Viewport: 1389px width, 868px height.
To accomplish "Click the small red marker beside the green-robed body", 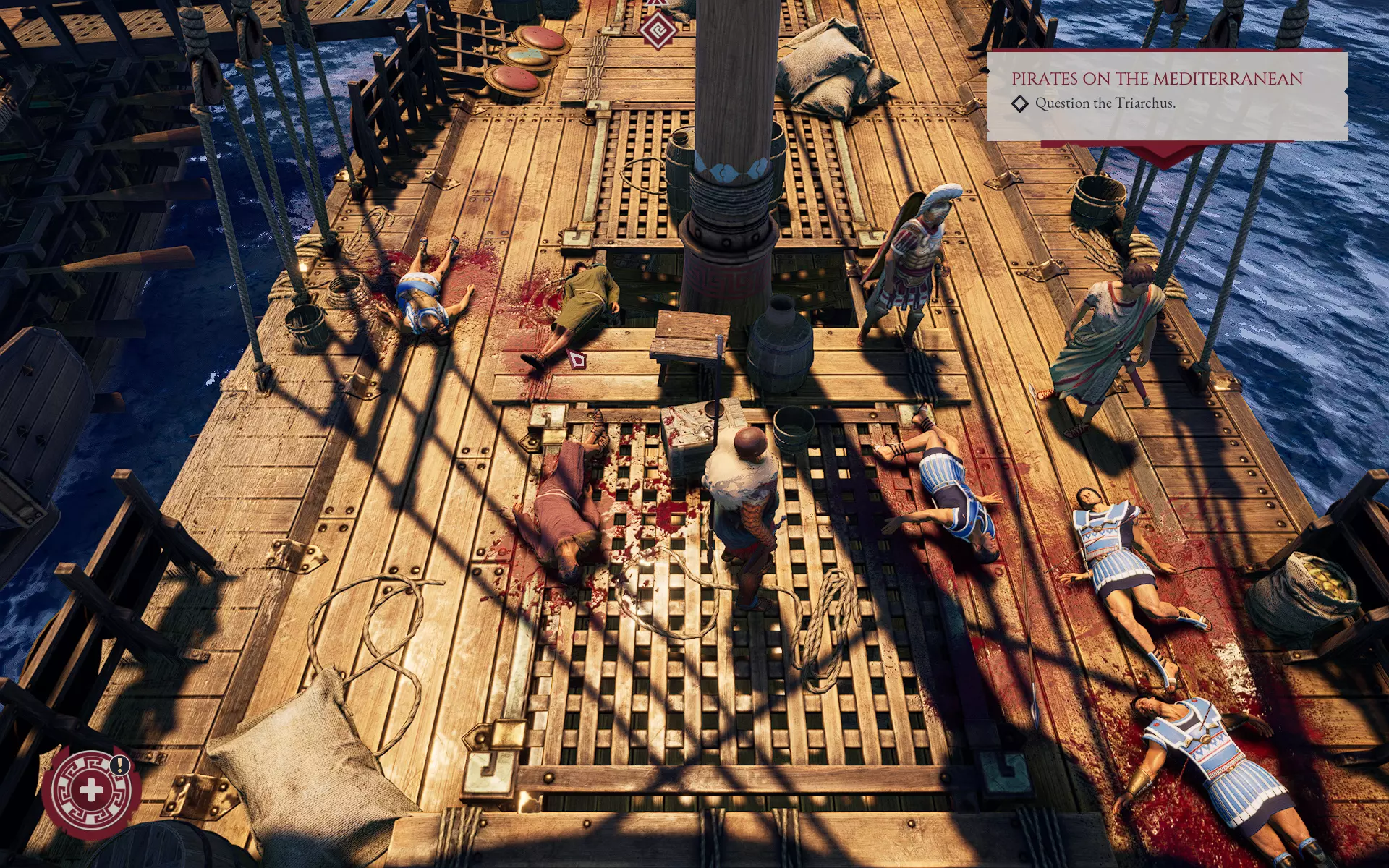I will pos(577,359).
